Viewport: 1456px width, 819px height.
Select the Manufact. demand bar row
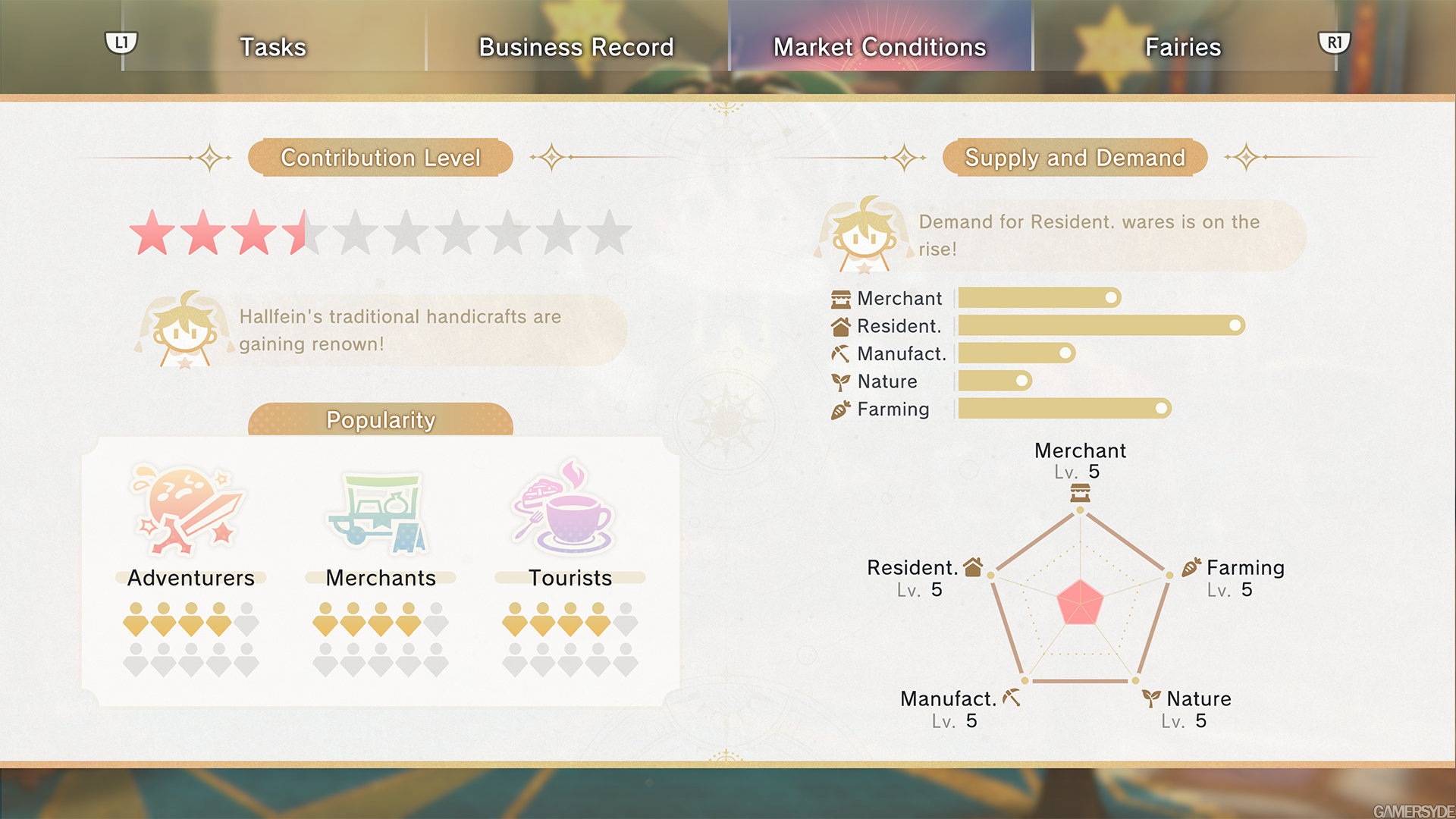click(x=1016, y=353)
